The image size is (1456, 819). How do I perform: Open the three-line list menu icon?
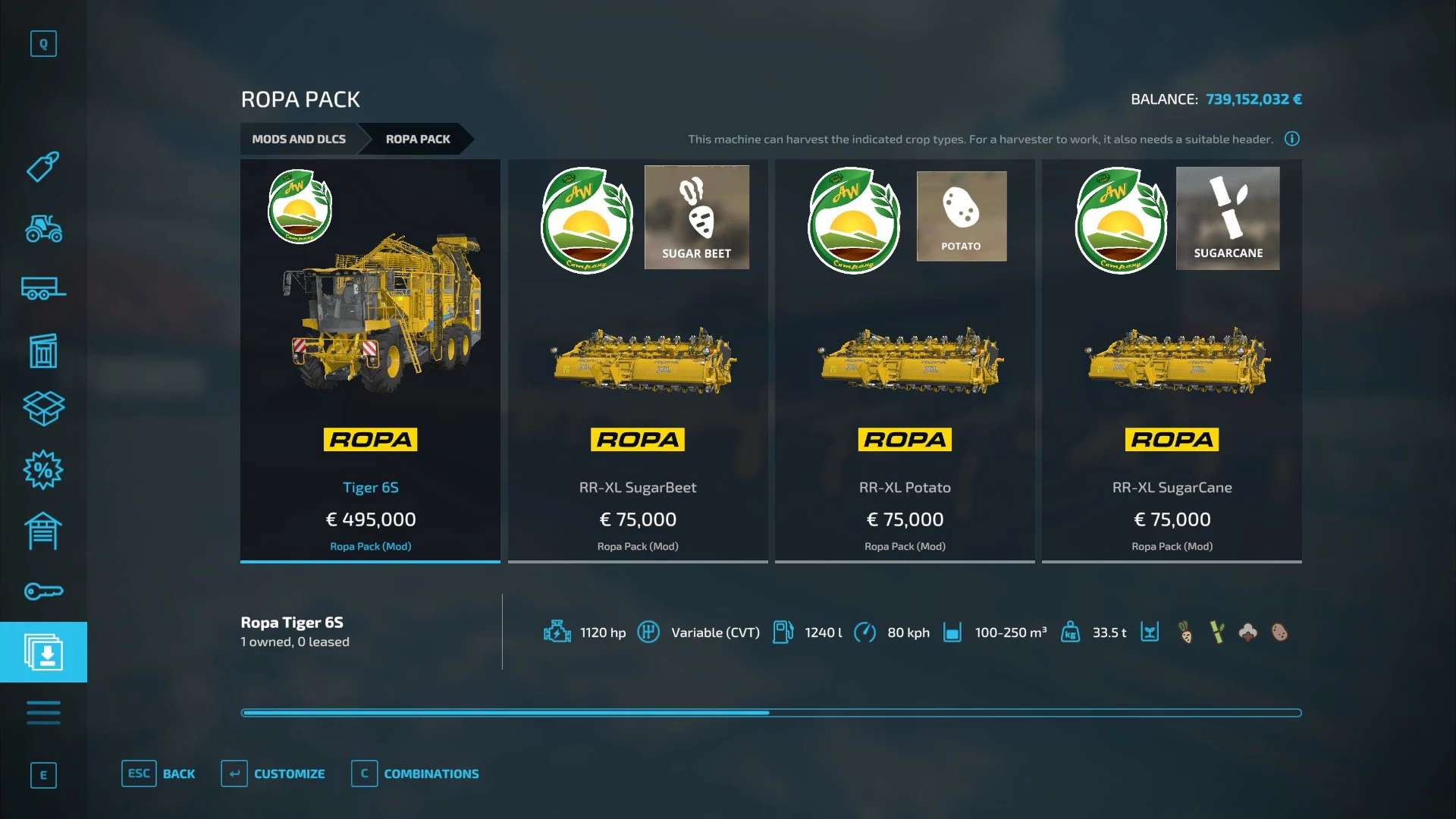43,713
